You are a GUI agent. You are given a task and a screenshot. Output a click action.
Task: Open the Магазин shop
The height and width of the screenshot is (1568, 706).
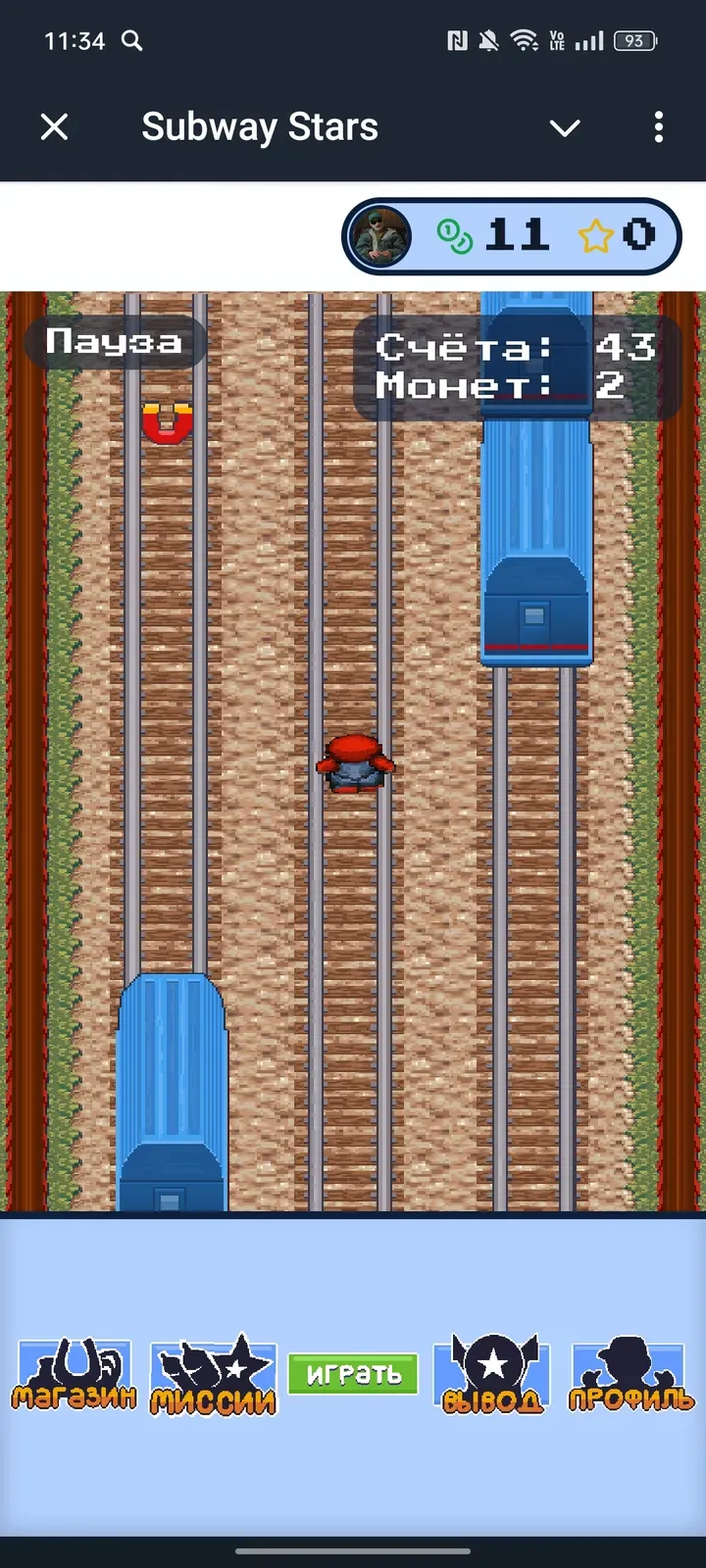(x=75, y=1374)
